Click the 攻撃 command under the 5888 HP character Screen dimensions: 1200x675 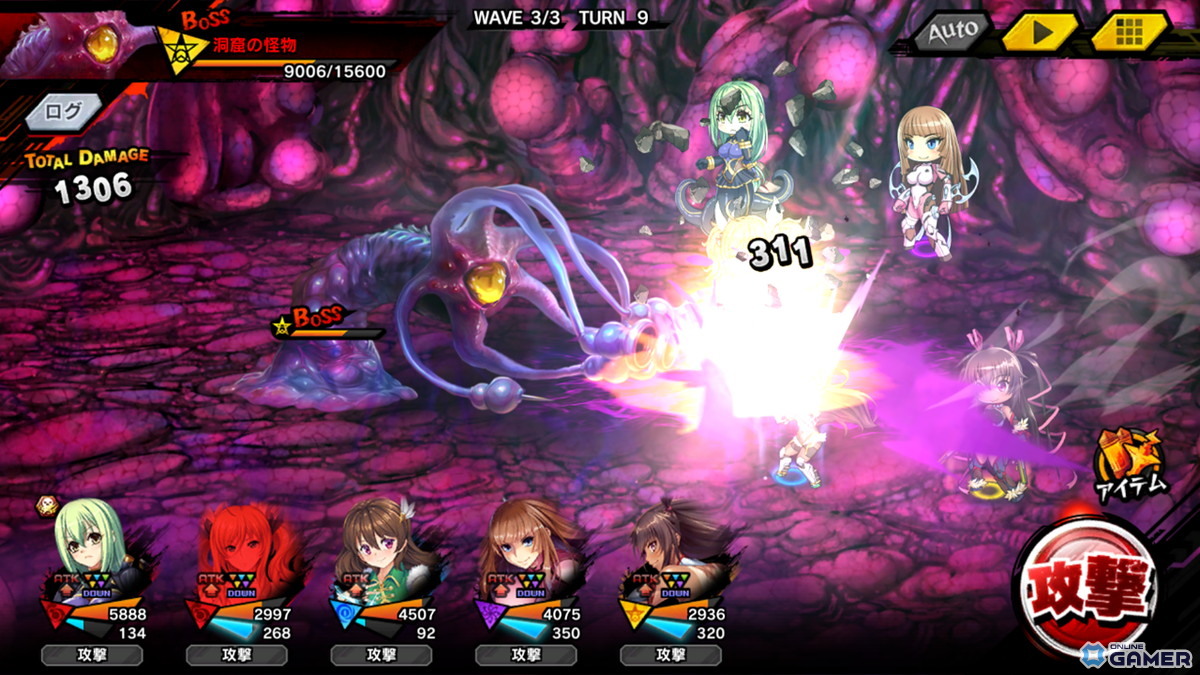(92, 656)
